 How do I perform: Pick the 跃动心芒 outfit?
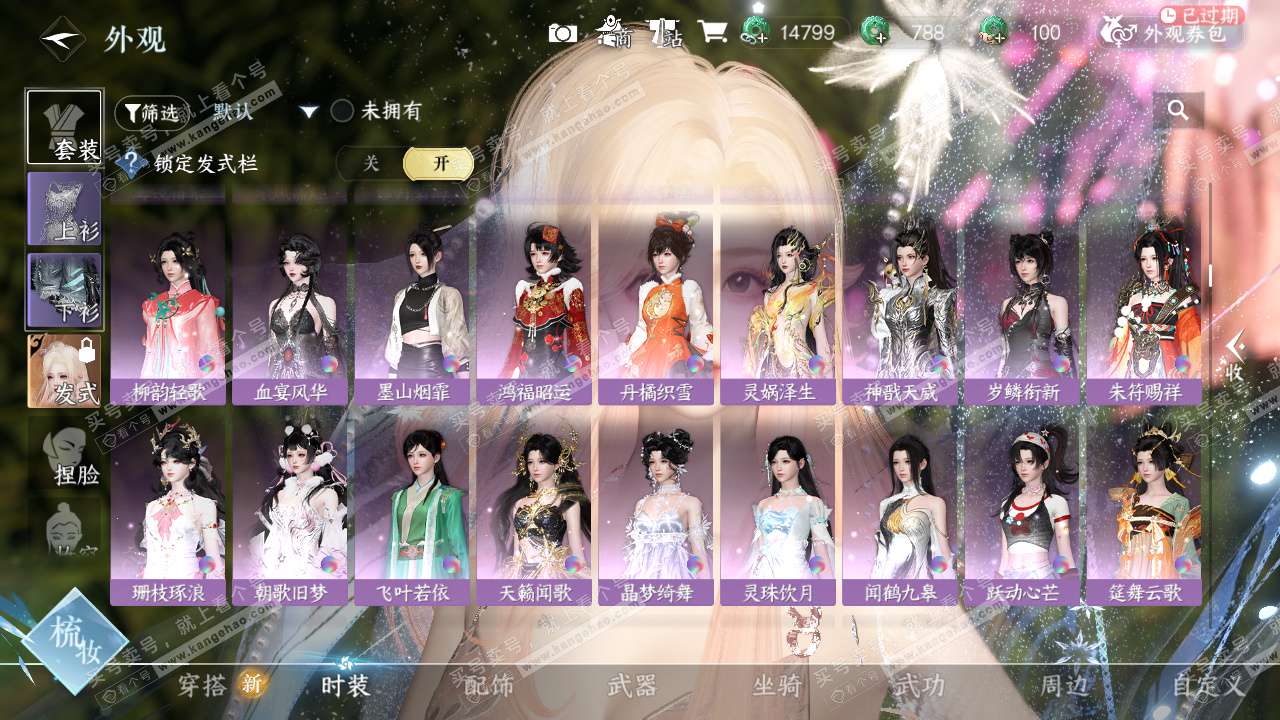pyautogui.click(x=1023, y=510)
